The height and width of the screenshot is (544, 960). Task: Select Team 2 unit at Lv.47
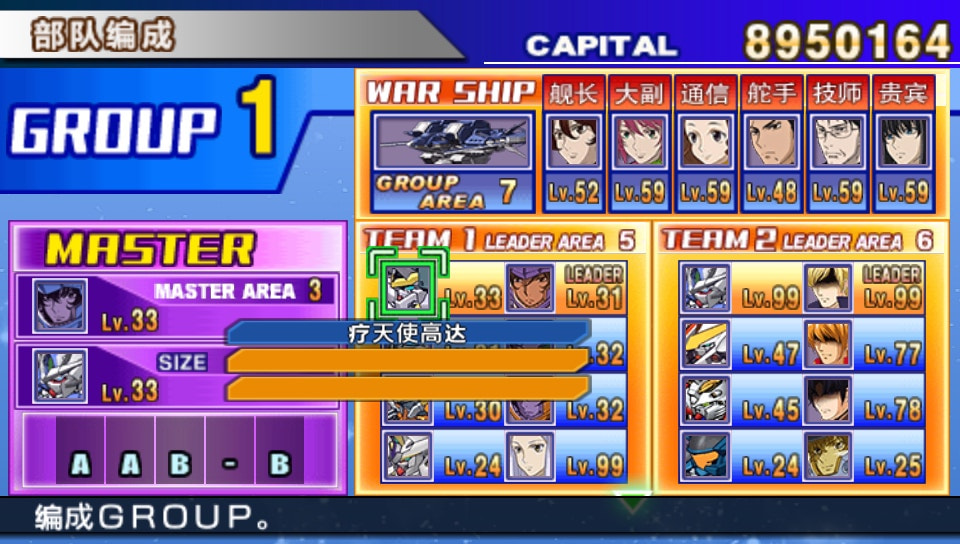point(706,344)
